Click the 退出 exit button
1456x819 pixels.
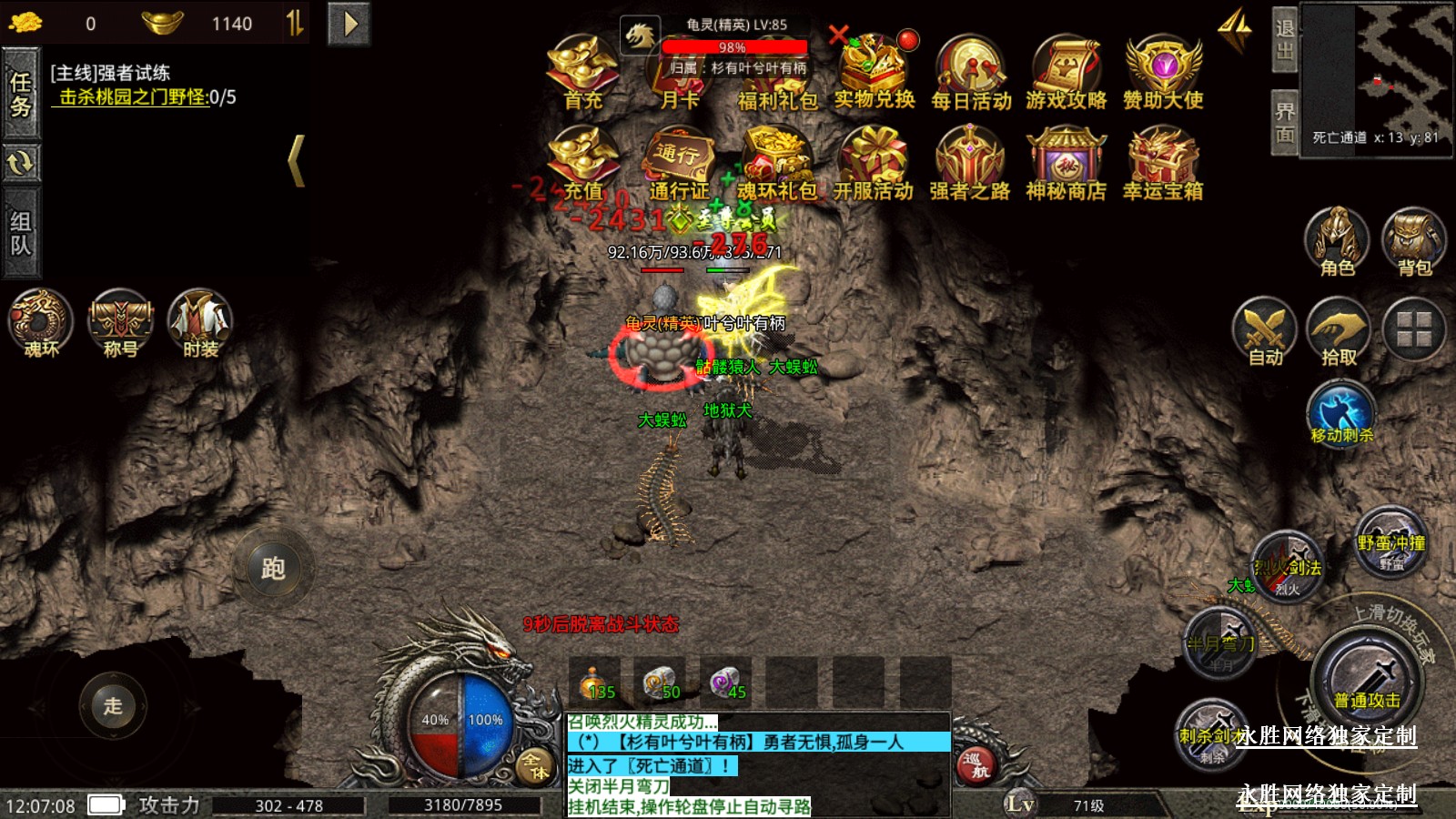1284,39
